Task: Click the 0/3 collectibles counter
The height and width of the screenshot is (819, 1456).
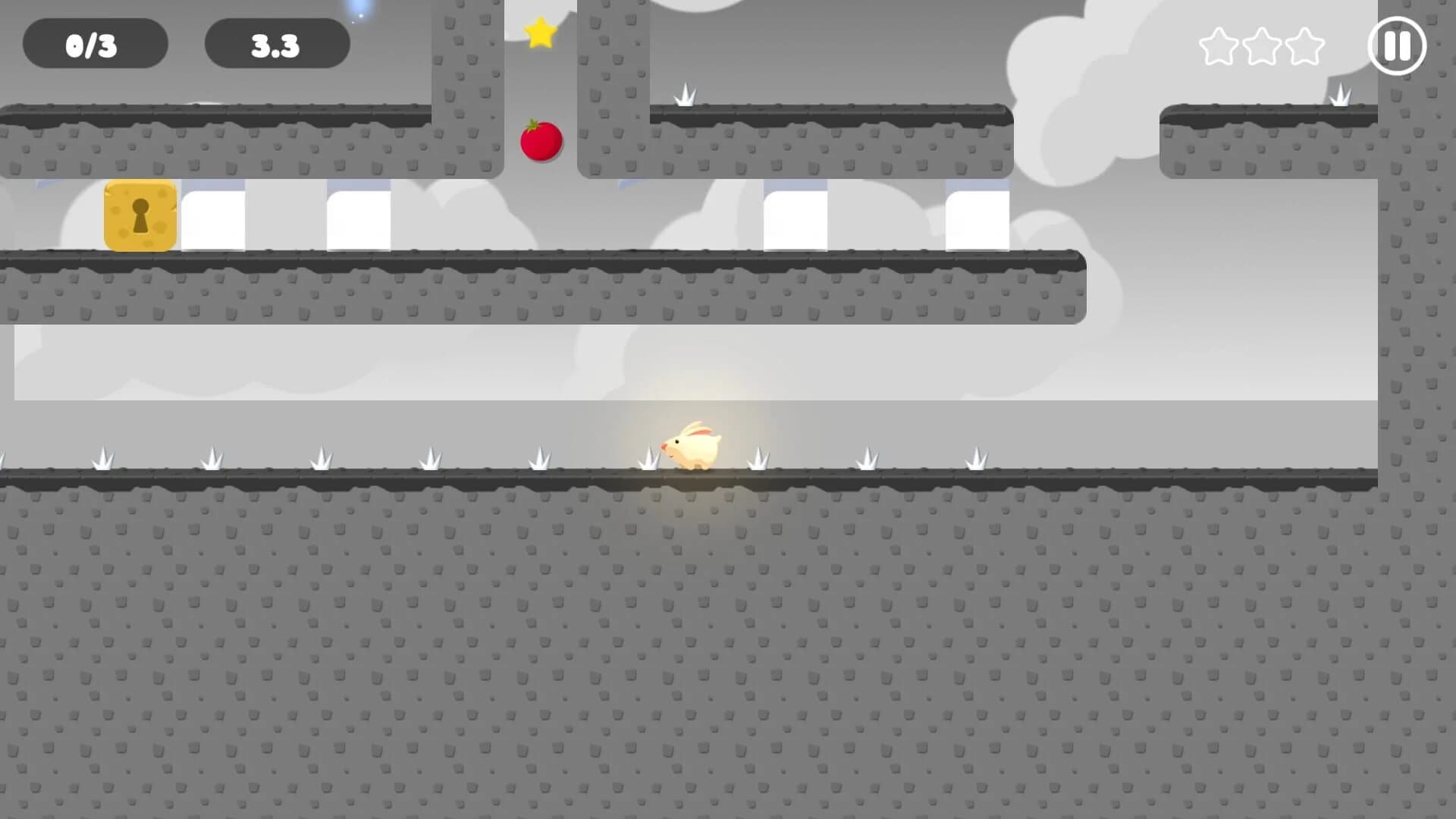Action: (x=96, y=45)
